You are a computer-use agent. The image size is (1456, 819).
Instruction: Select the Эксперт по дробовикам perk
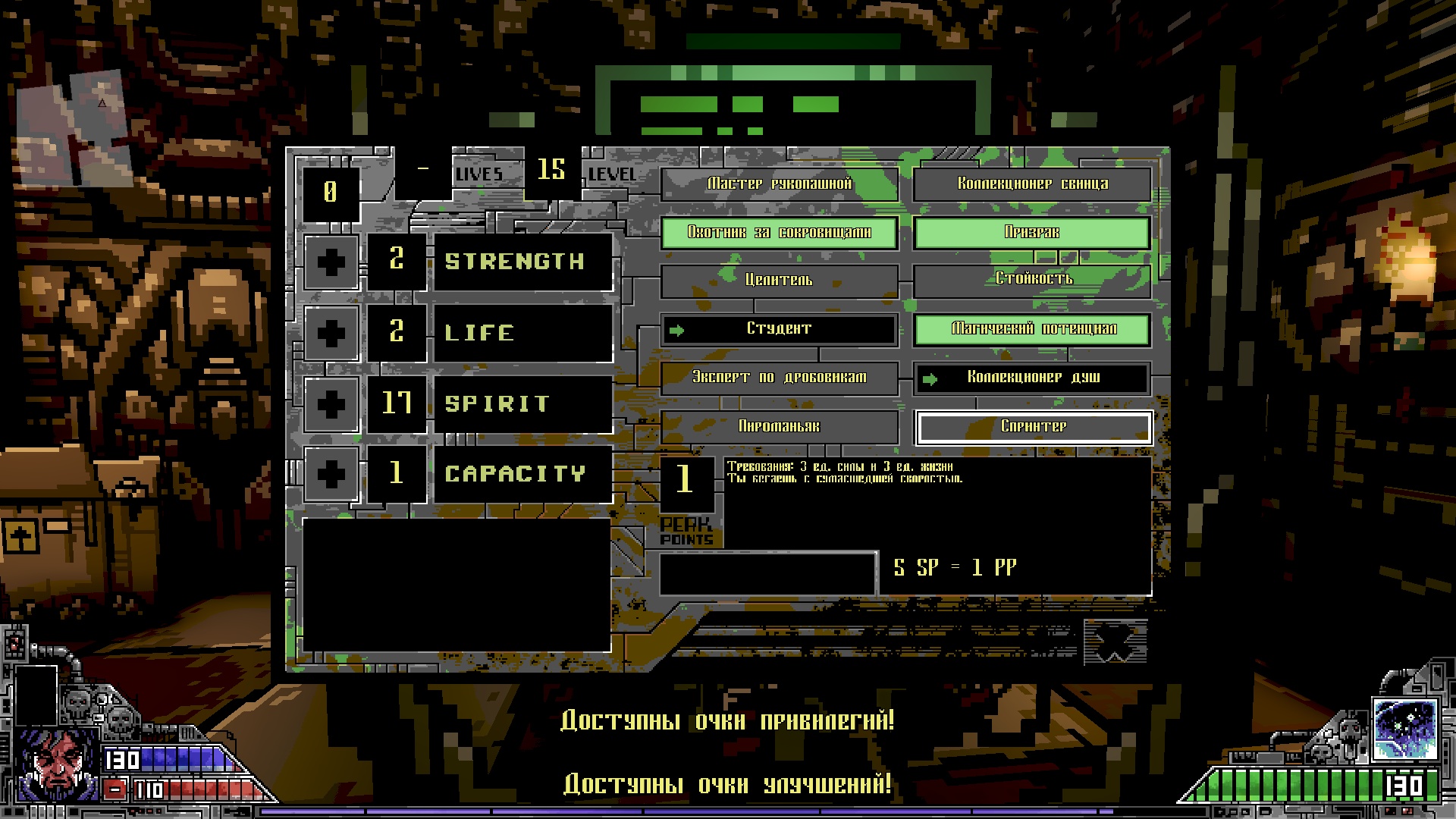(x=780, y=378)
